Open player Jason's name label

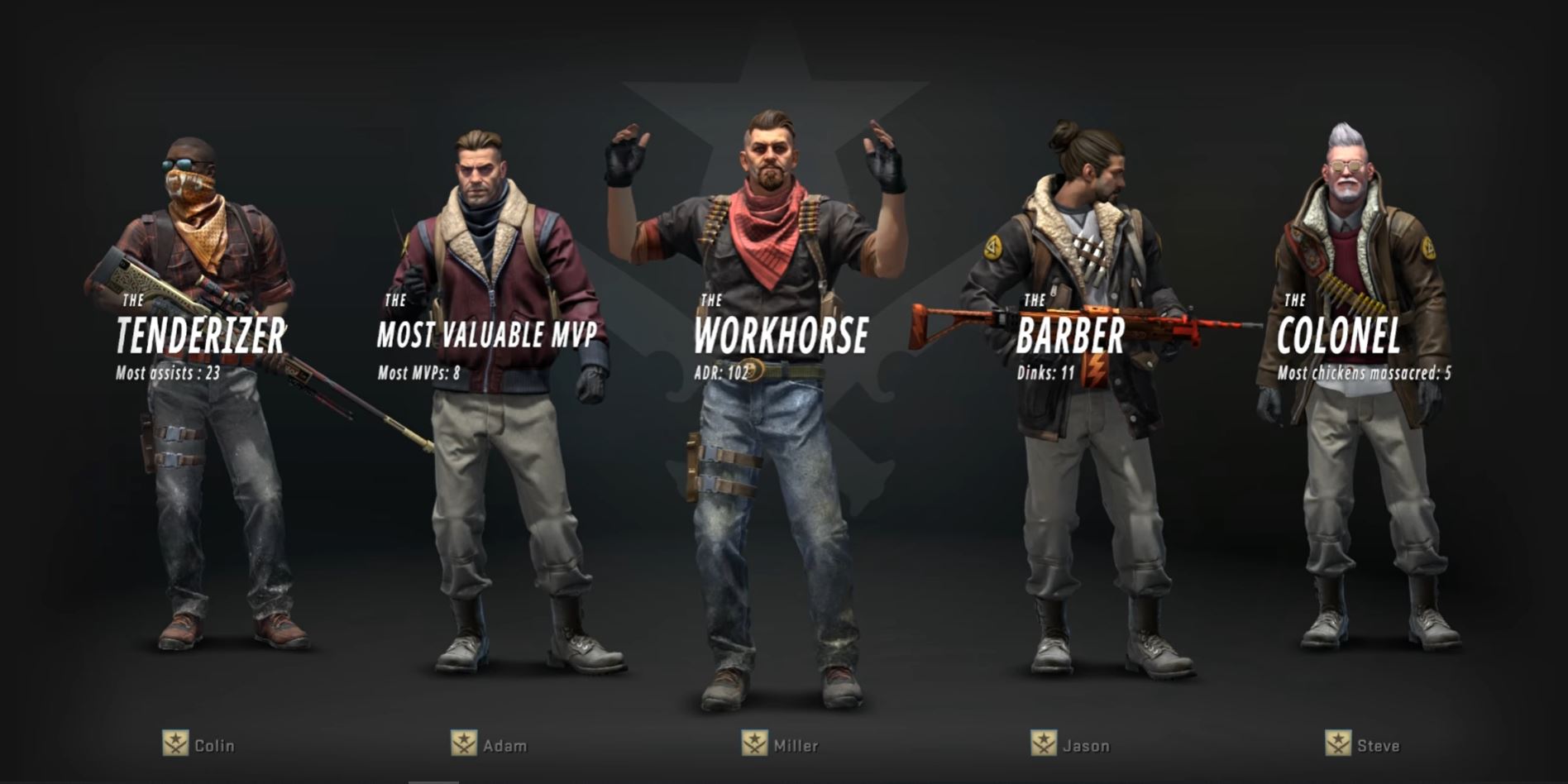click(x=1086, y=745)
